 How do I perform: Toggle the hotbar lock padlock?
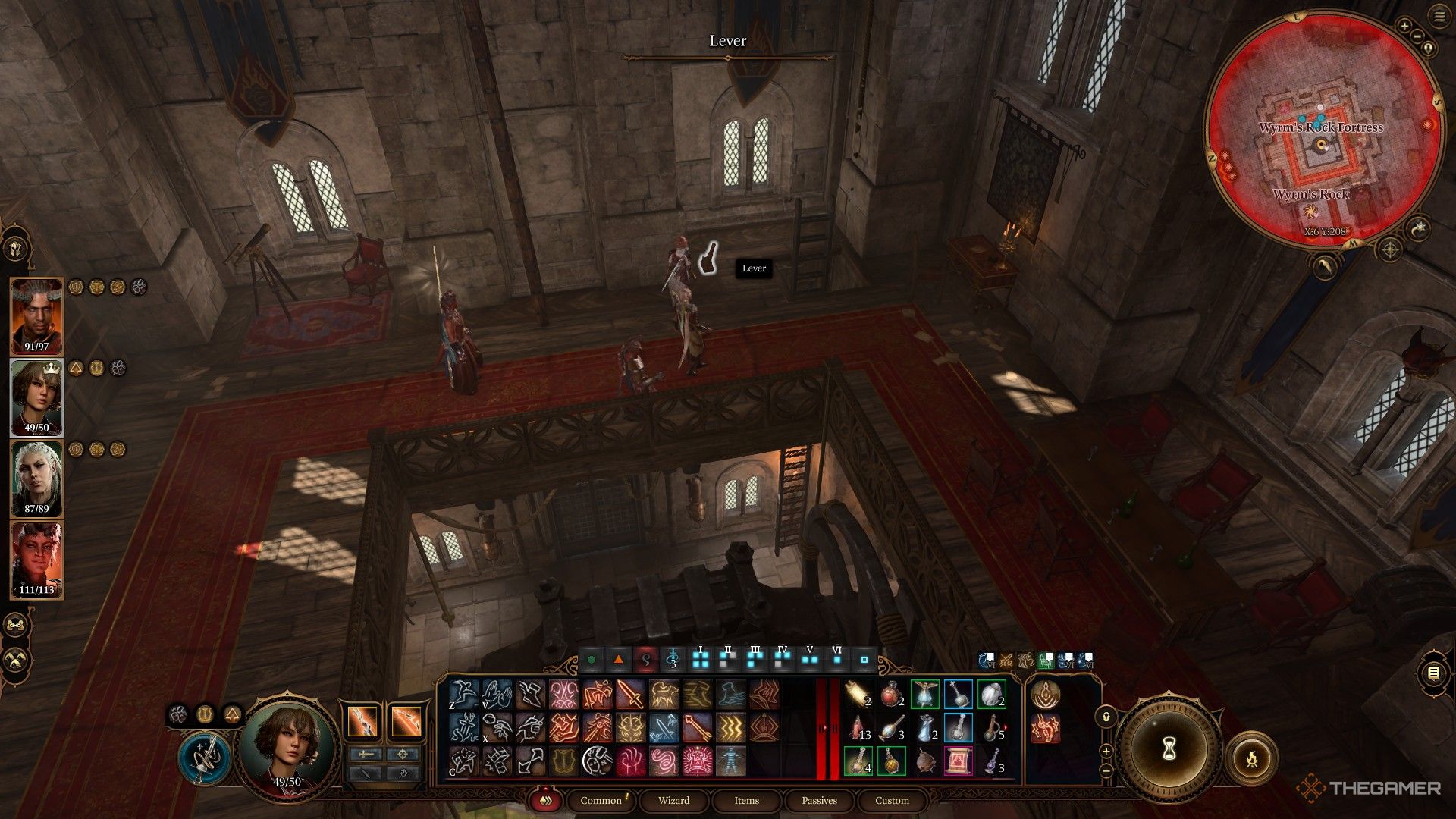1106,716
